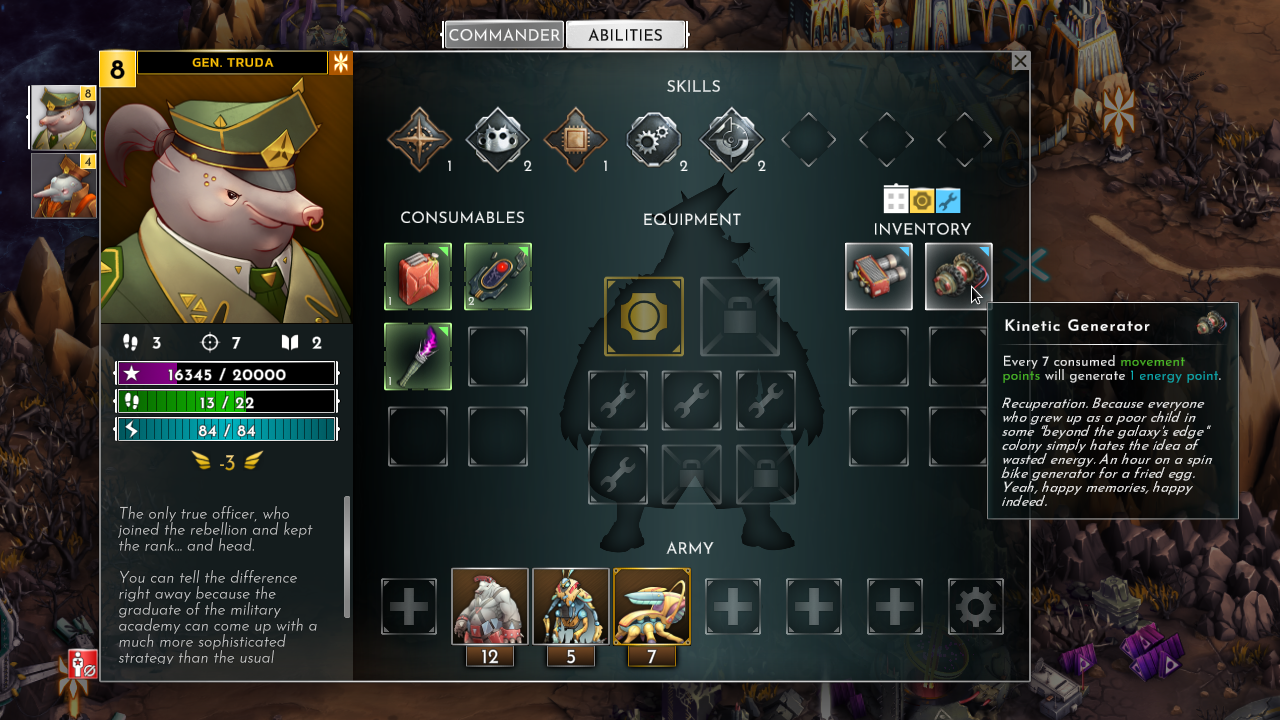This screenshot has height=720, width=1280.
Task: Select the twin engine inventory item
Action: (879, 277)
